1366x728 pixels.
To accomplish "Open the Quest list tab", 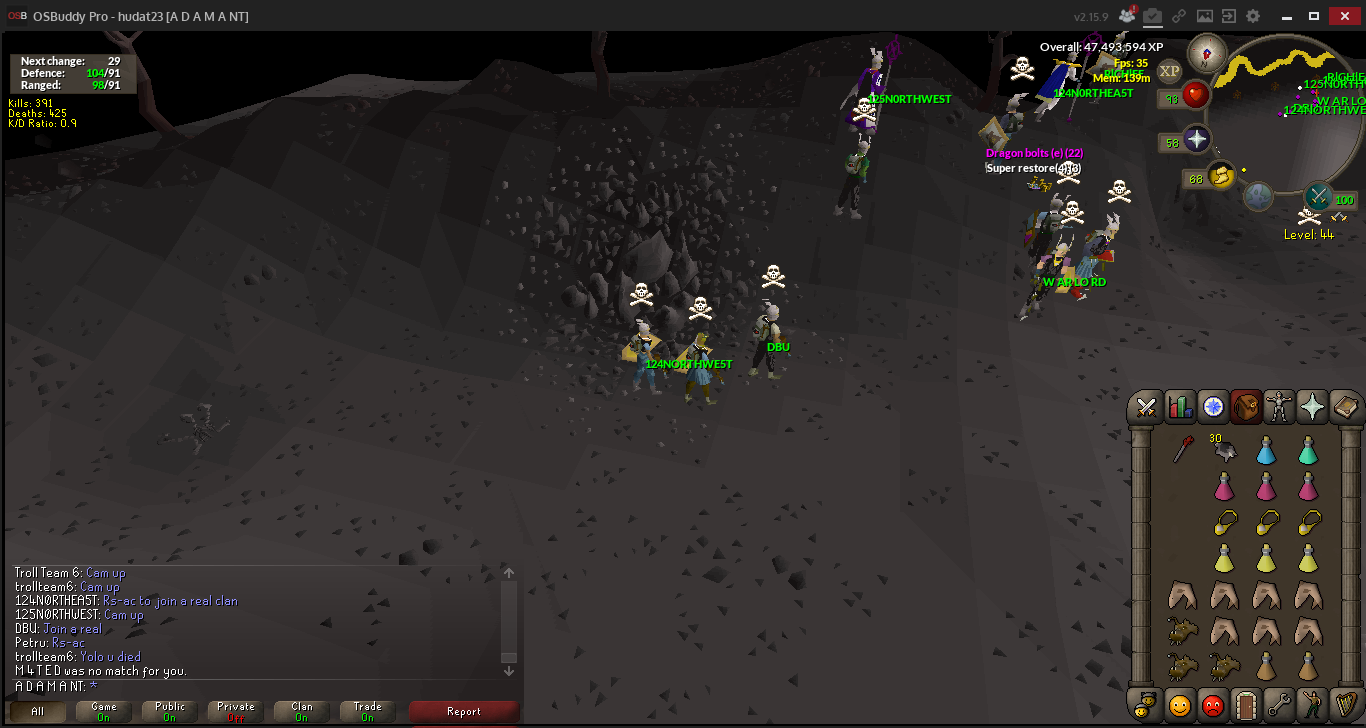I will tap(1214, 407).
